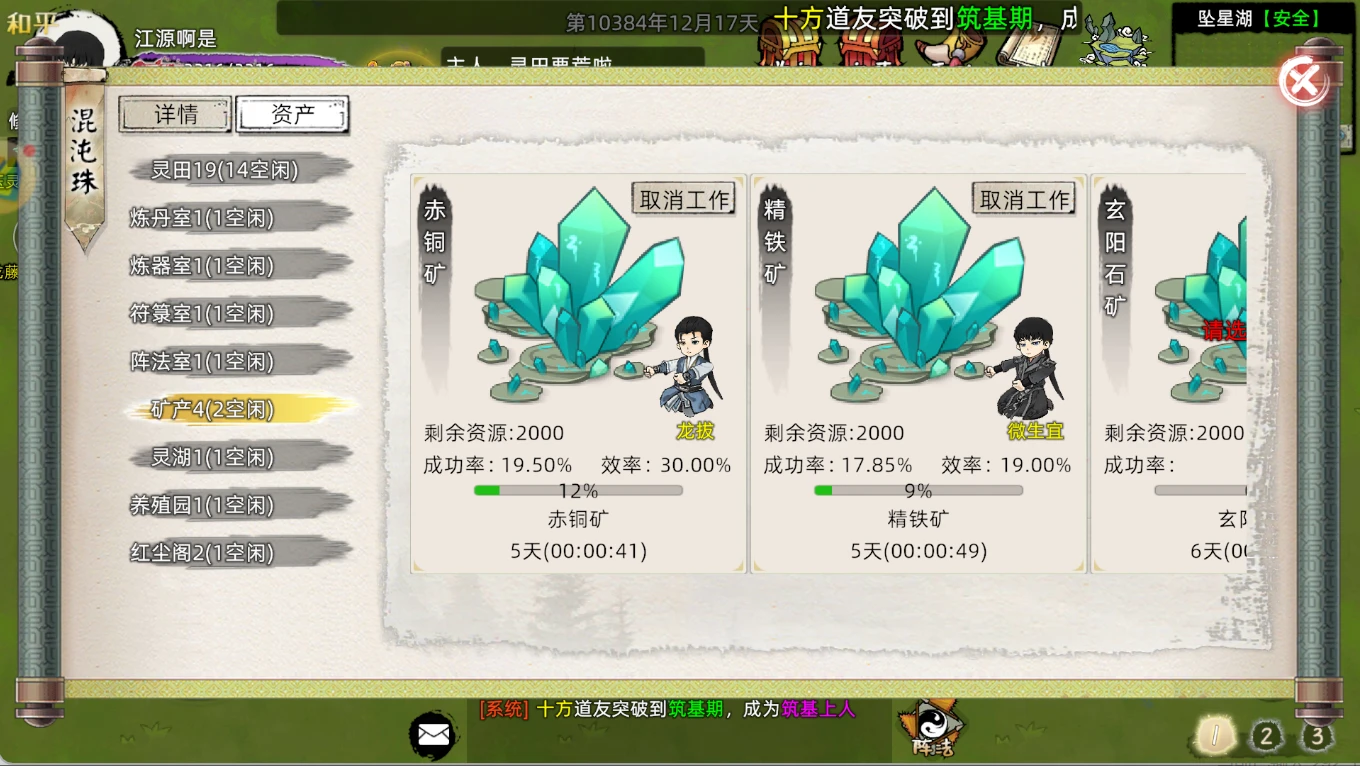This screenshot has height=766, width=1360.
Task: Switch to the 详情 tab
Action: [176, 115]
